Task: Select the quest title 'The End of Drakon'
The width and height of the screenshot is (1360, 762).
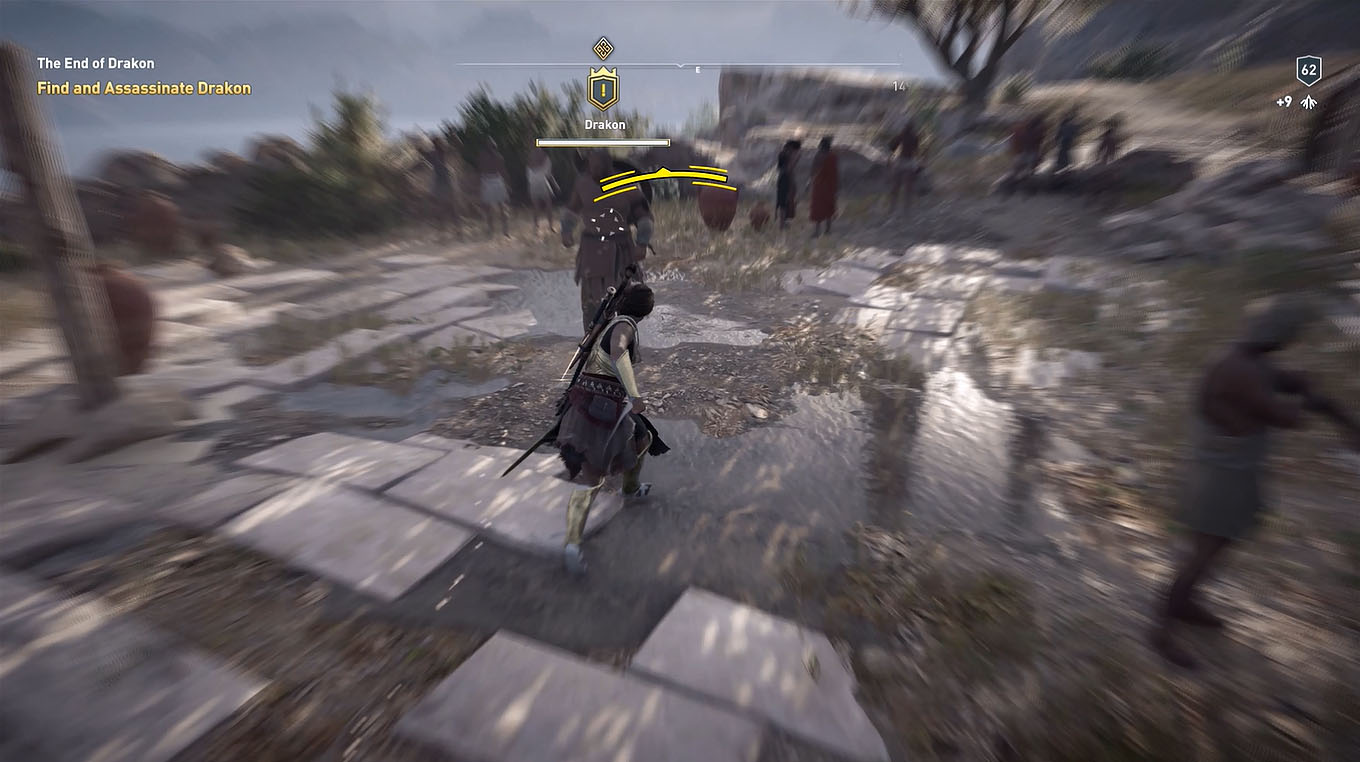Action: pos(95,62)
